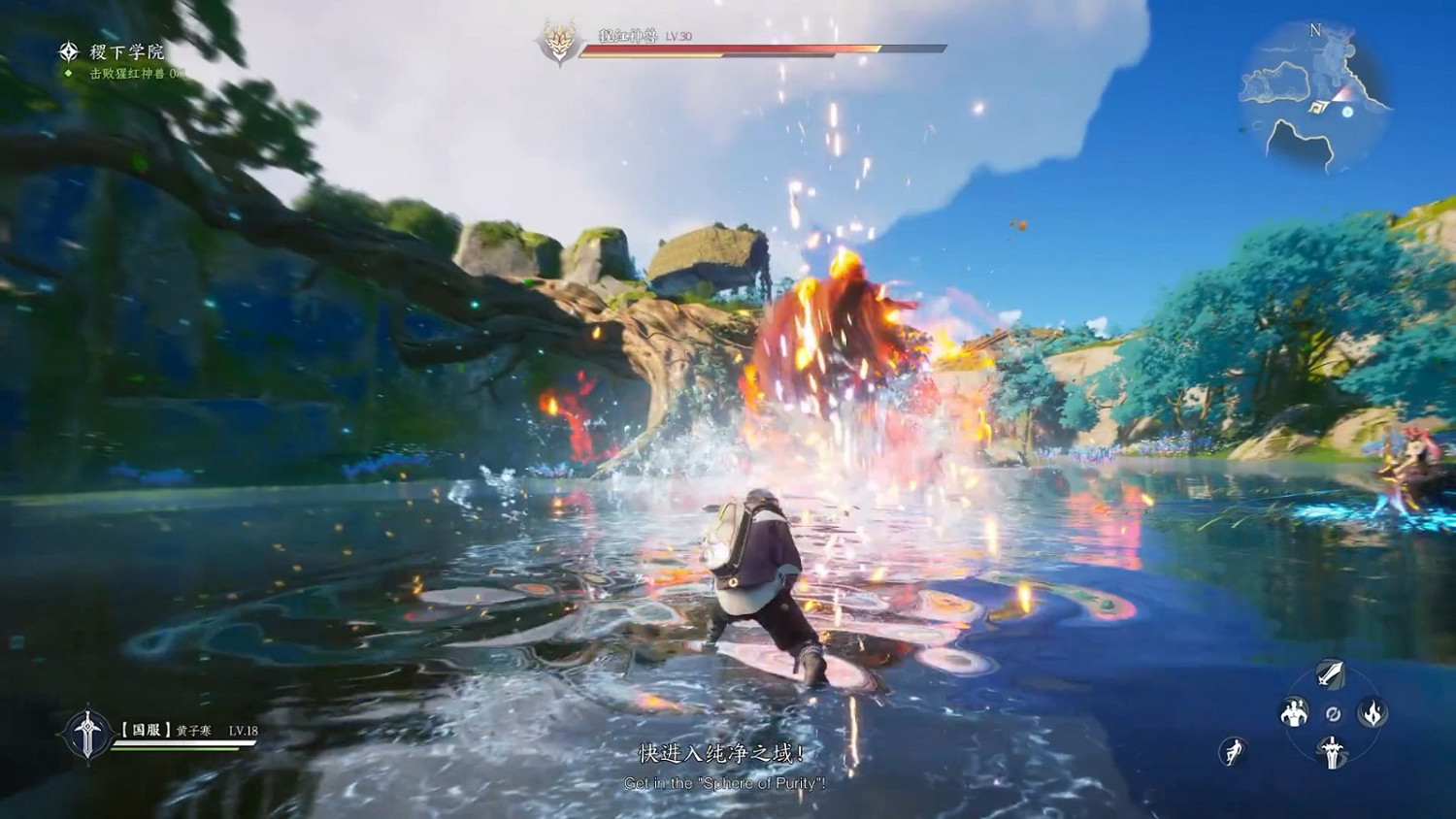Toggle the white waypoint dot on the minimap
Image resolution: width=1456 pixels, height=819 pixels.
pyautogui.click(x=1347, y=112)
